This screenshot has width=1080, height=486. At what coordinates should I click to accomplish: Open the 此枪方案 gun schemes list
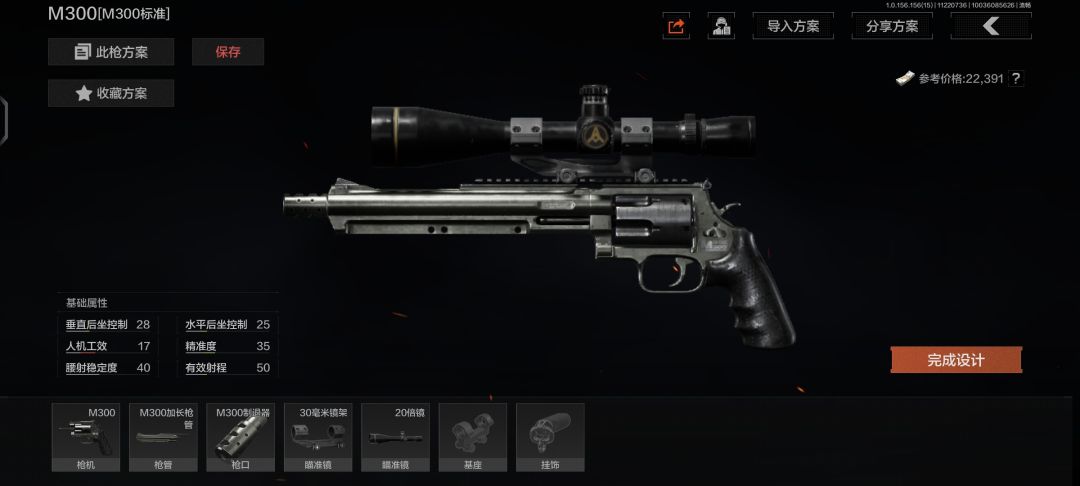point(111,52)
